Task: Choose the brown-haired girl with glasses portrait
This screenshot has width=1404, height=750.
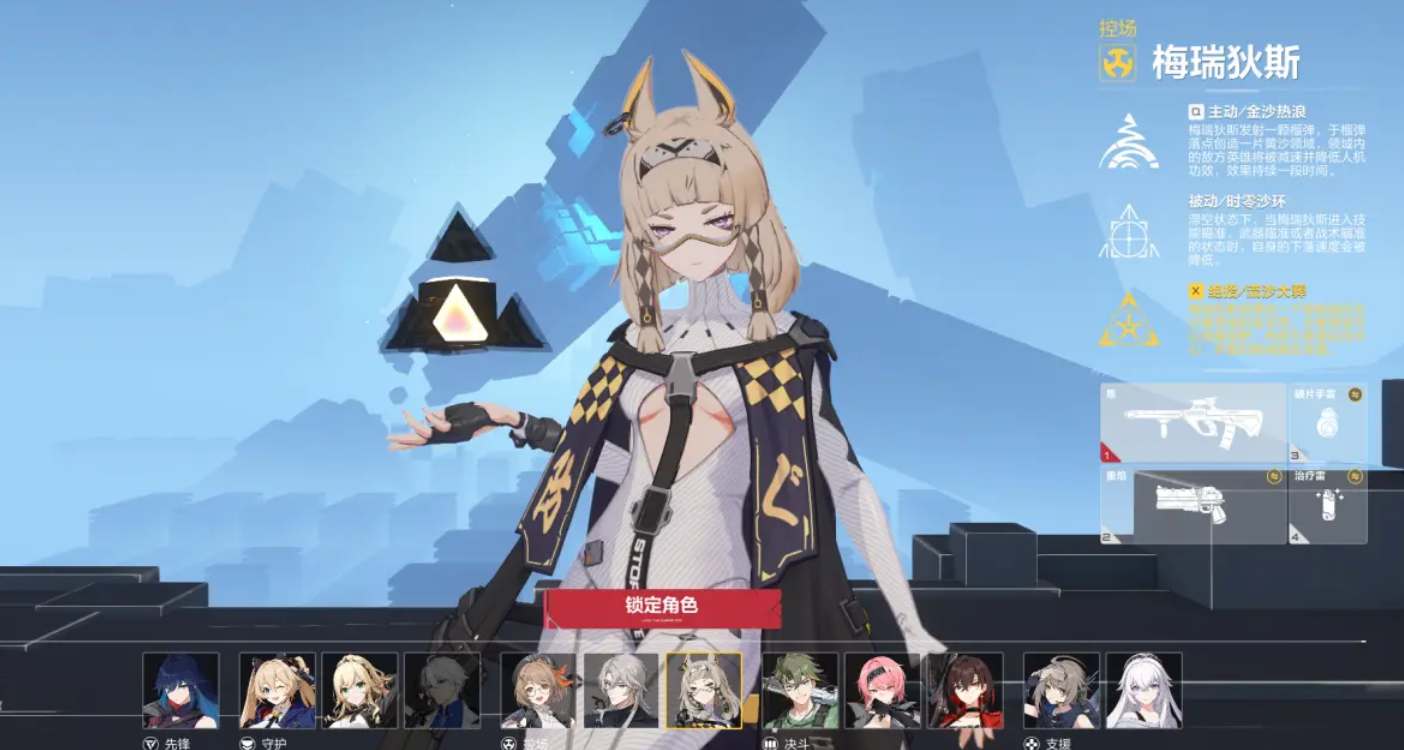Action: pyautogui.click(x=538, y=690)
